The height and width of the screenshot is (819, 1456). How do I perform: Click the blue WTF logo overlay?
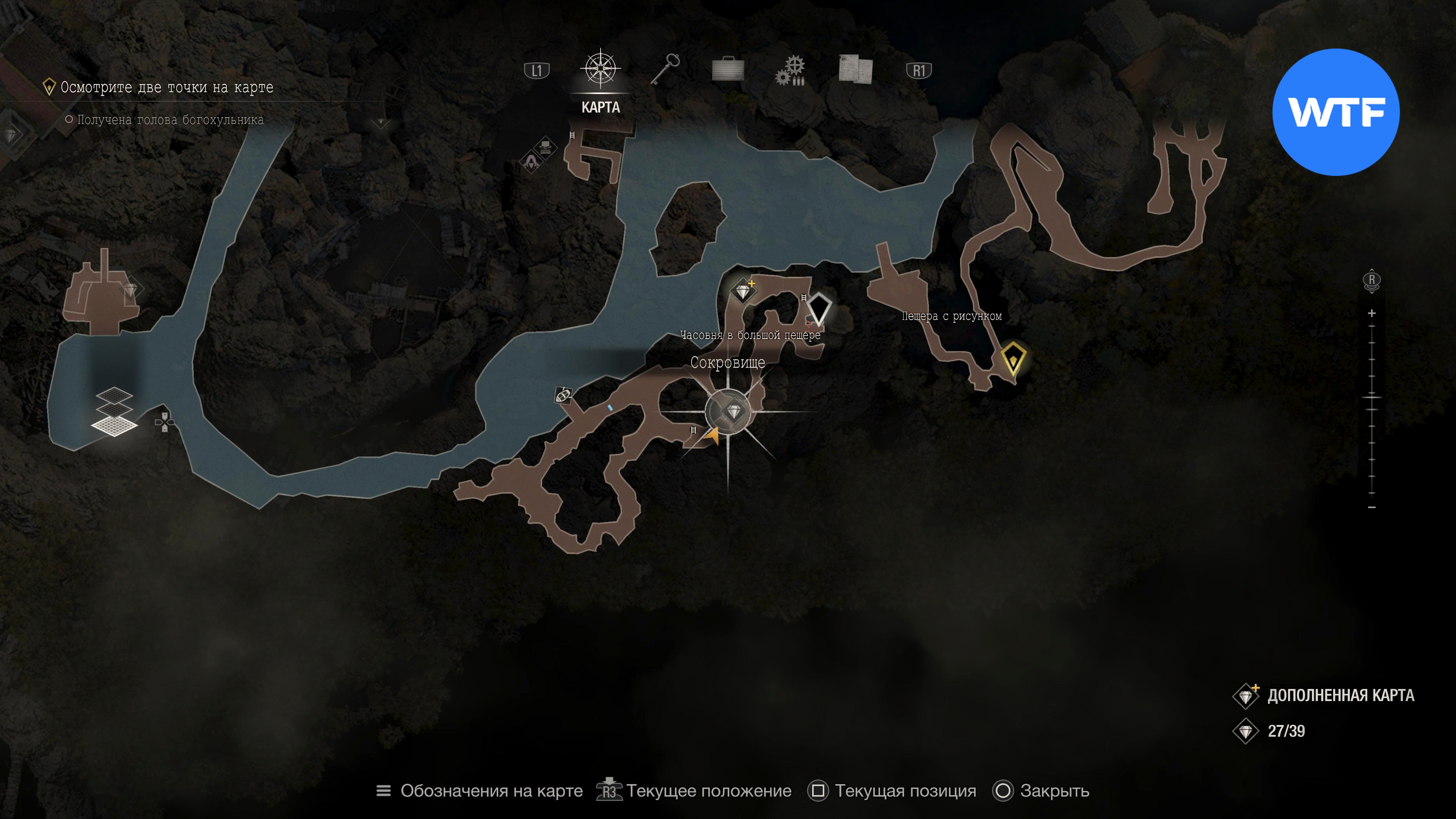tap(1335, 112)
